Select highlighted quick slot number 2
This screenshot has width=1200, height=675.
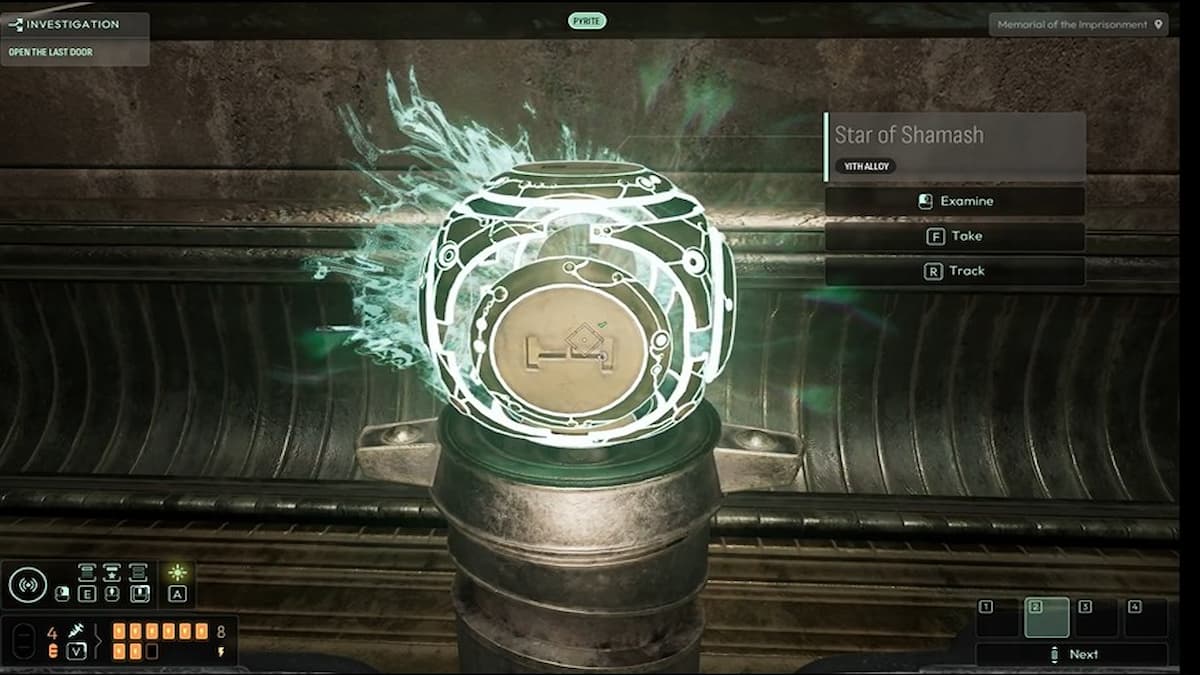pos(1047,617)
